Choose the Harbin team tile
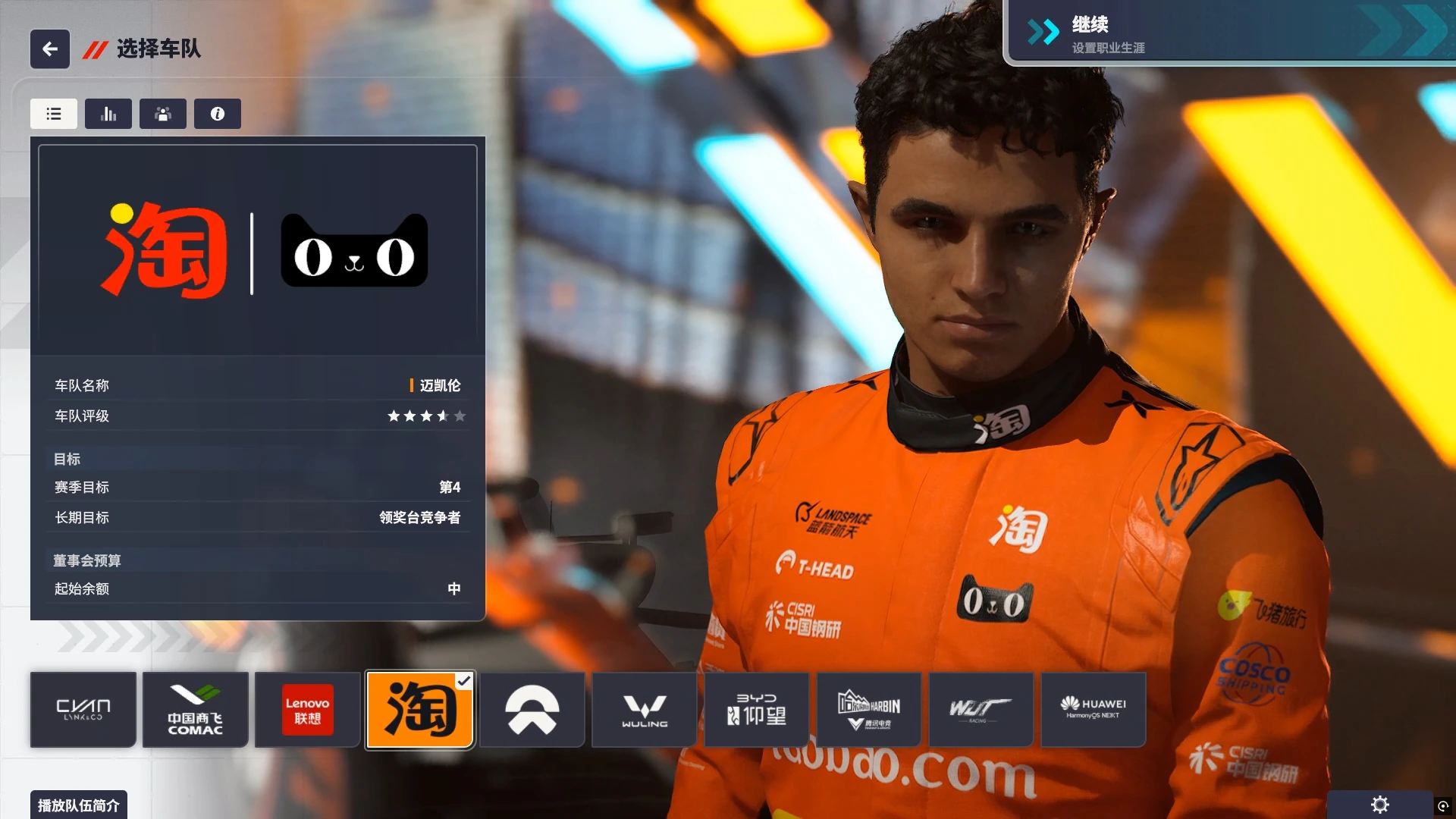 (x=869, y=710)
